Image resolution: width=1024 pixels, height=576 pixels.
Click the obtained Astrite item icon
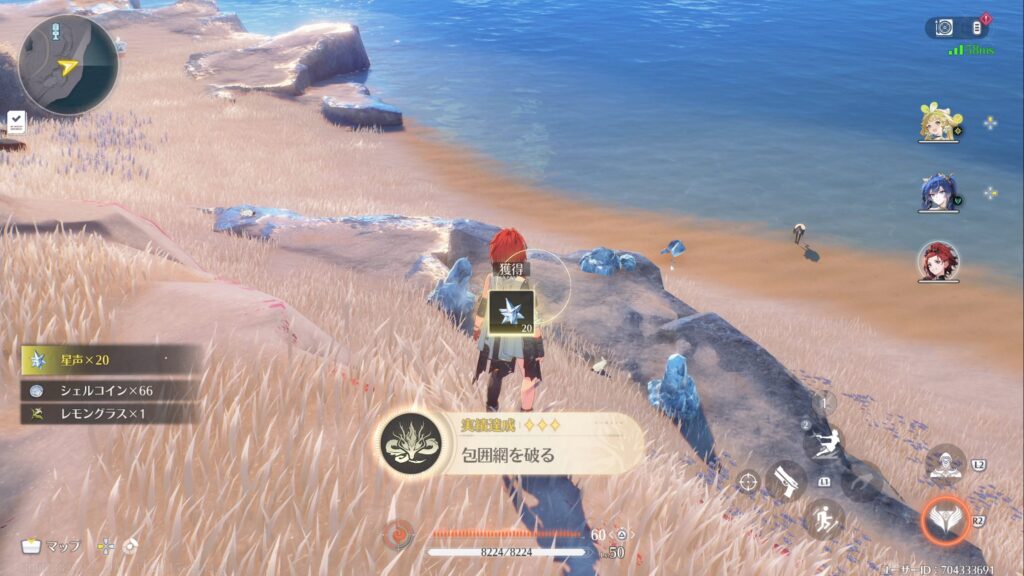coord(511,312)
